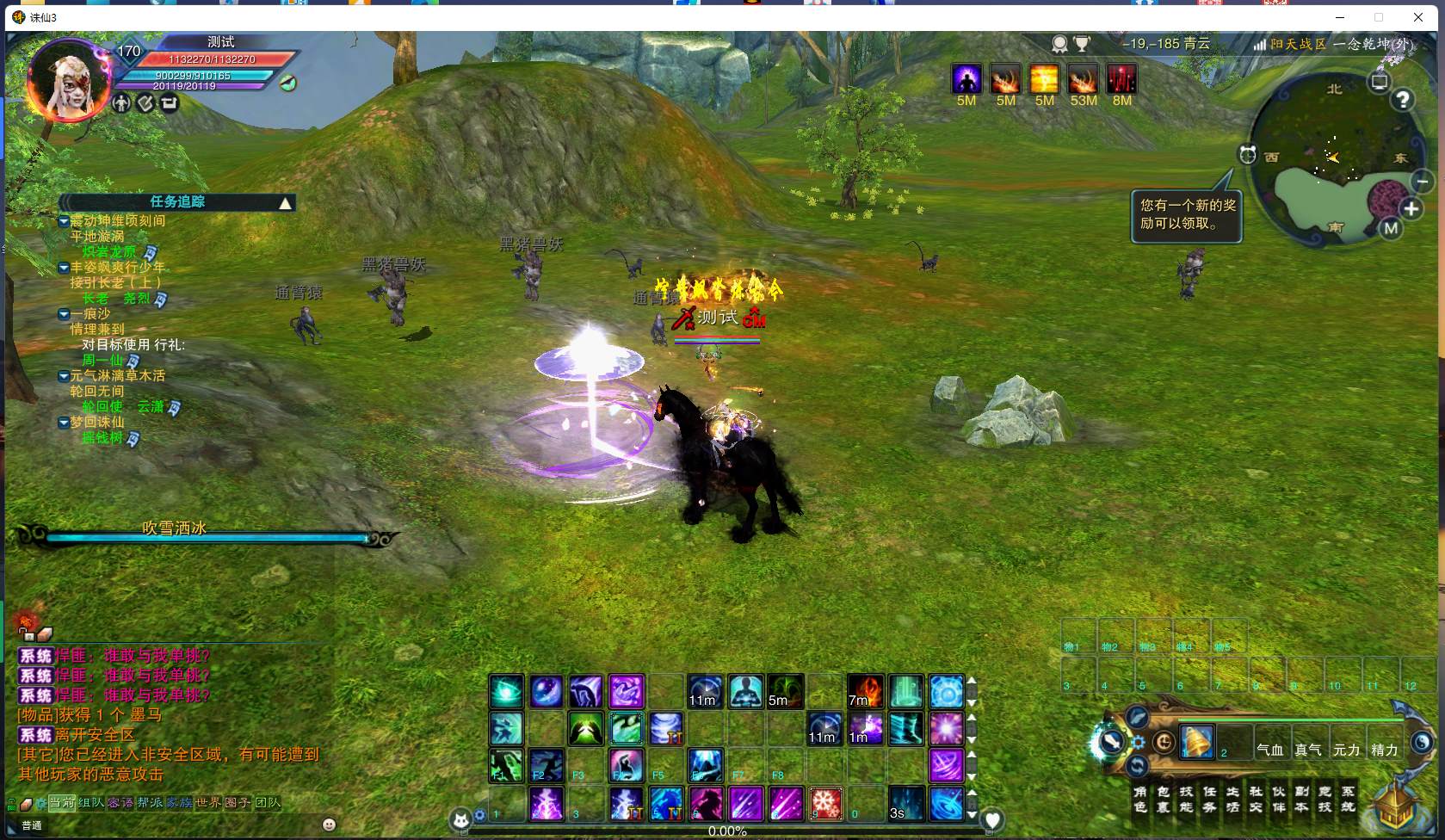Open the world map with M button
Screen dimensions: 1445x840
[1391, 228]
